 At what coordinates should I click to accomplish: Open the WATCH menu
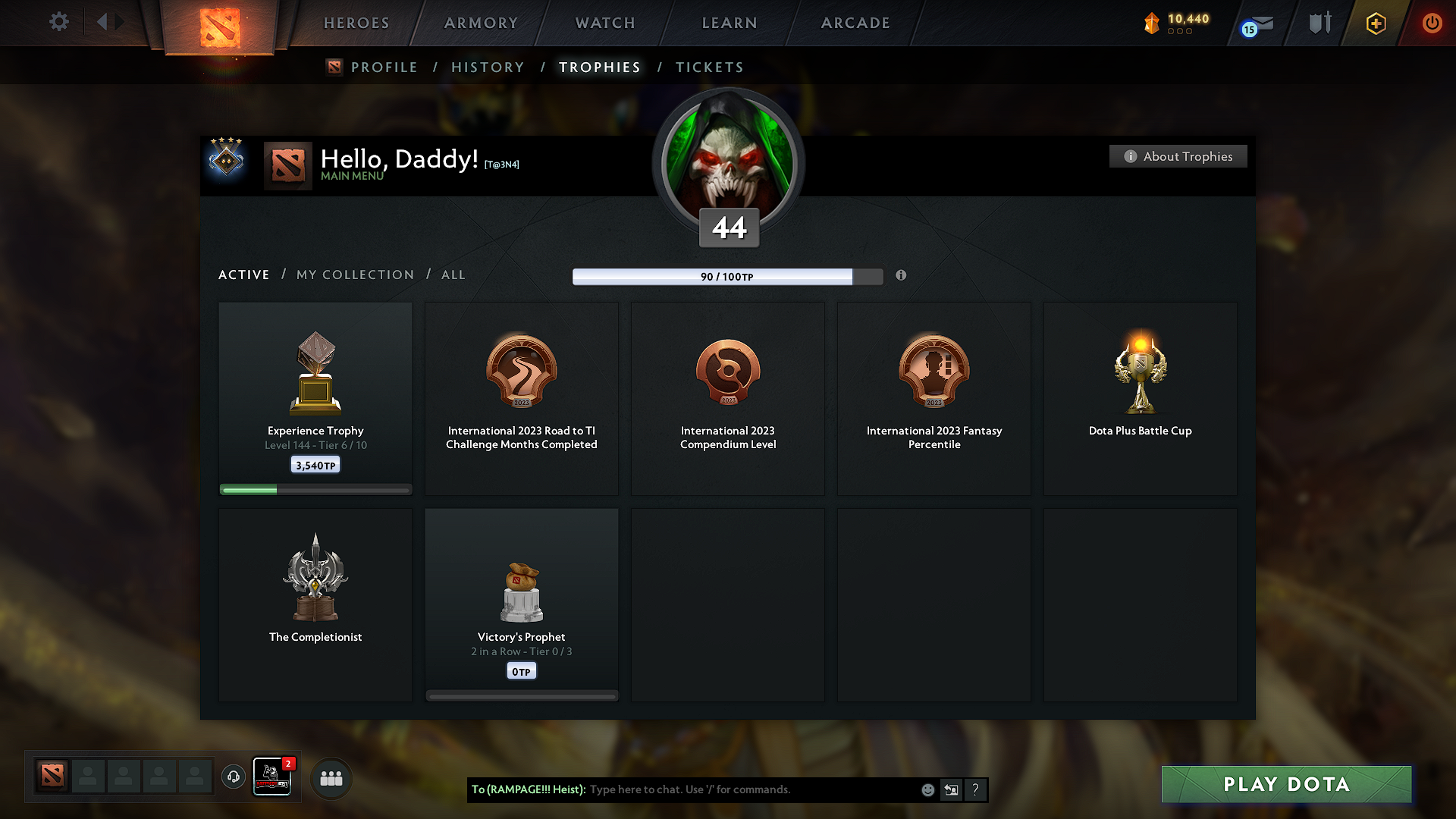[604, 23]
